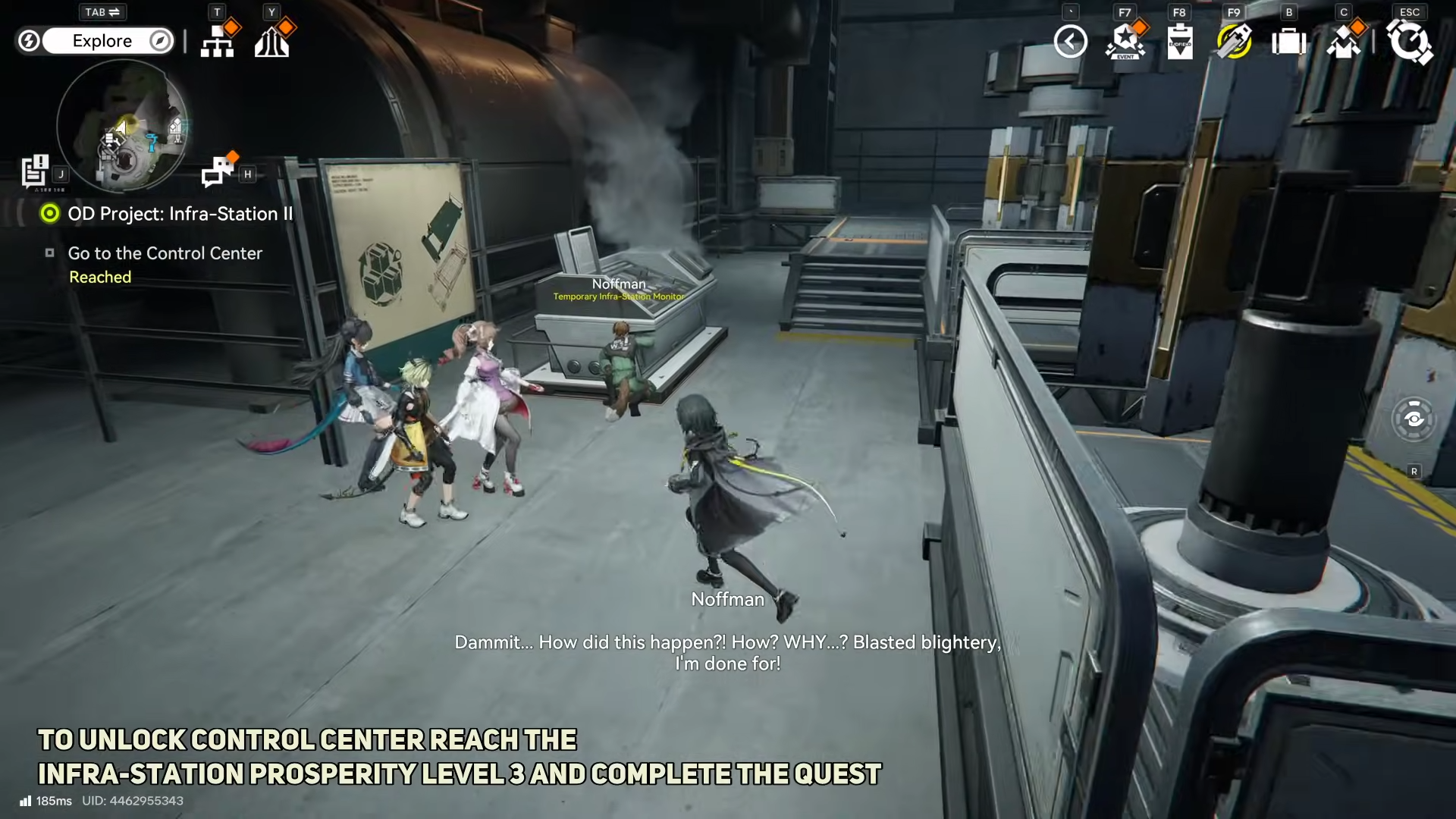1456x819 pixels.
Task: Click the circled left-arrow back icon
Action: (x=1070, y=42)
